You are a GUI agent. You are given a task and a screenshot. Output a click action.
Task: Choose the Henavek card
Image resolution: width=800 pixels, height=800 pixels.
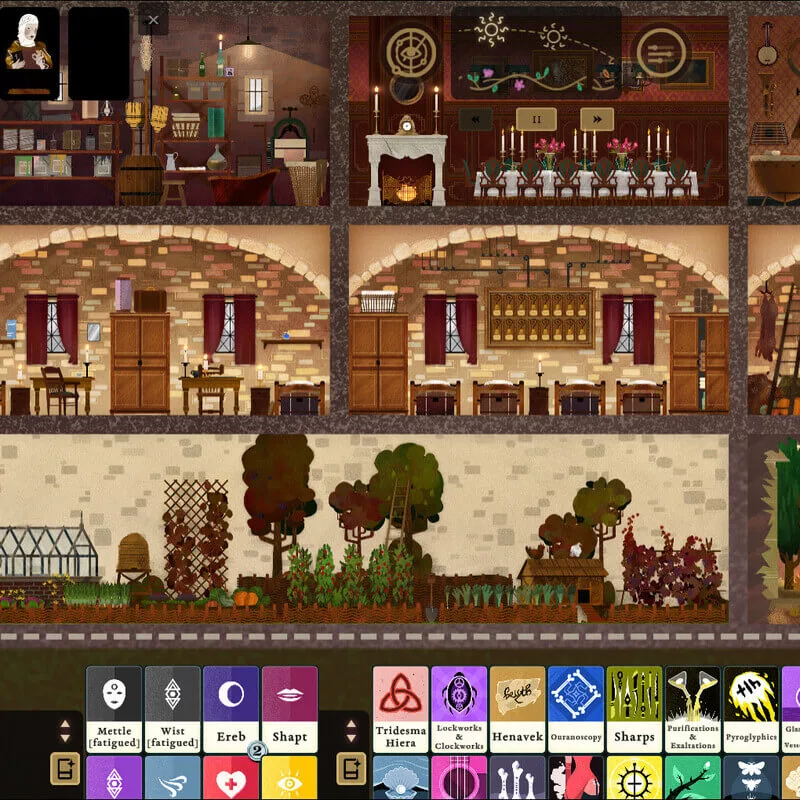pyautogui.click(x=517, y=709)
